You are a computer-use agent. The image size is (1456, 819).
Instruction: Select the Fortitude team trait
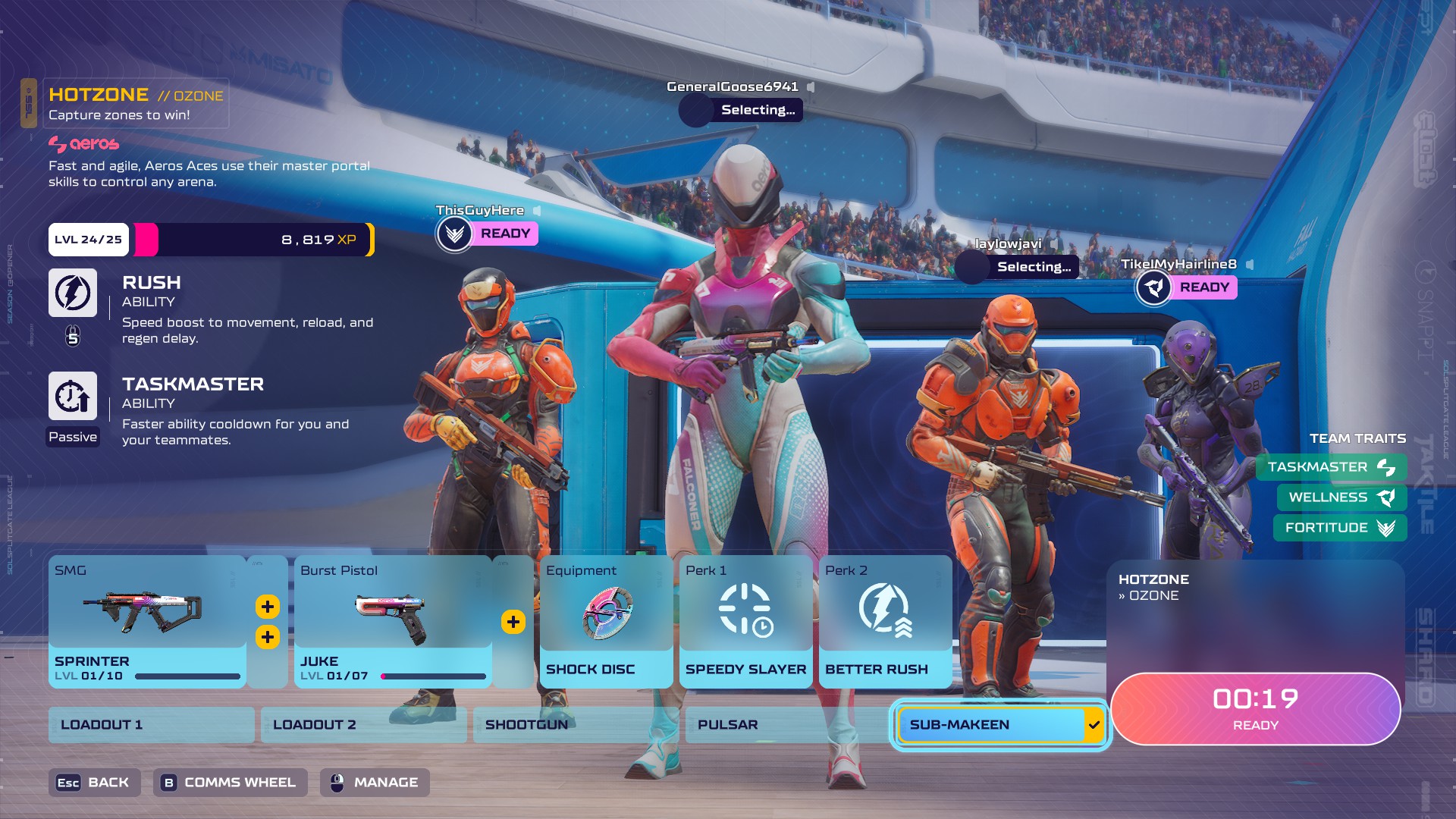(1339, 528)
